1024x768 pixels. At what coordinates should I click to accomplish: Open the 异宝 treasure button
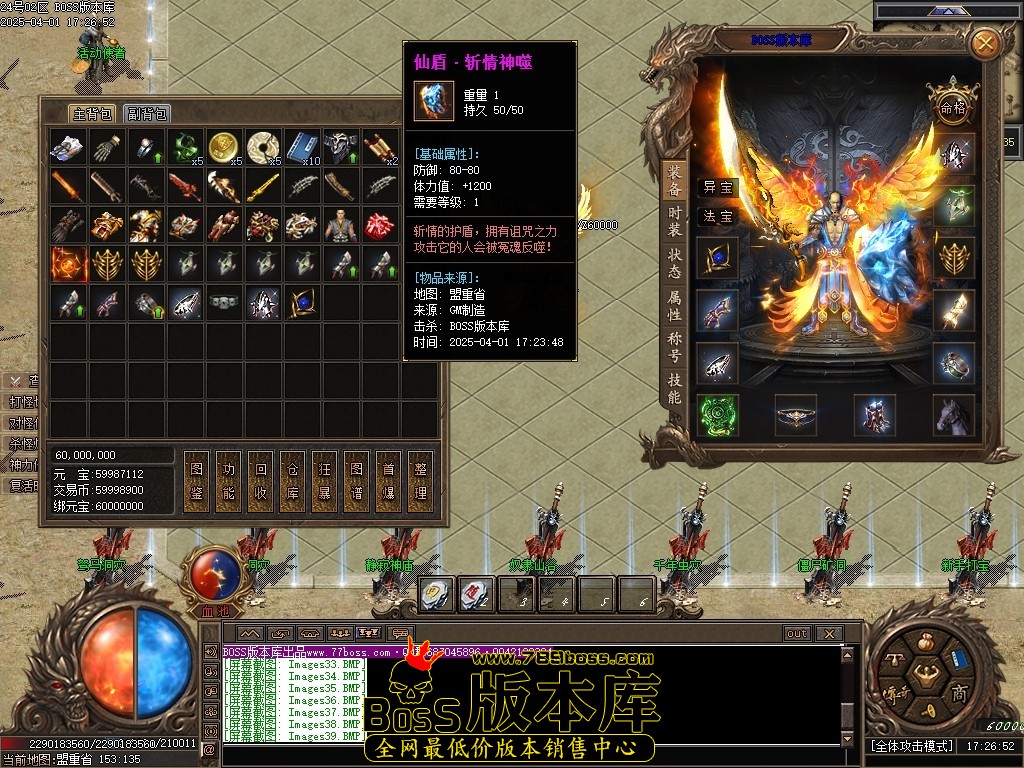pos(718,187)
